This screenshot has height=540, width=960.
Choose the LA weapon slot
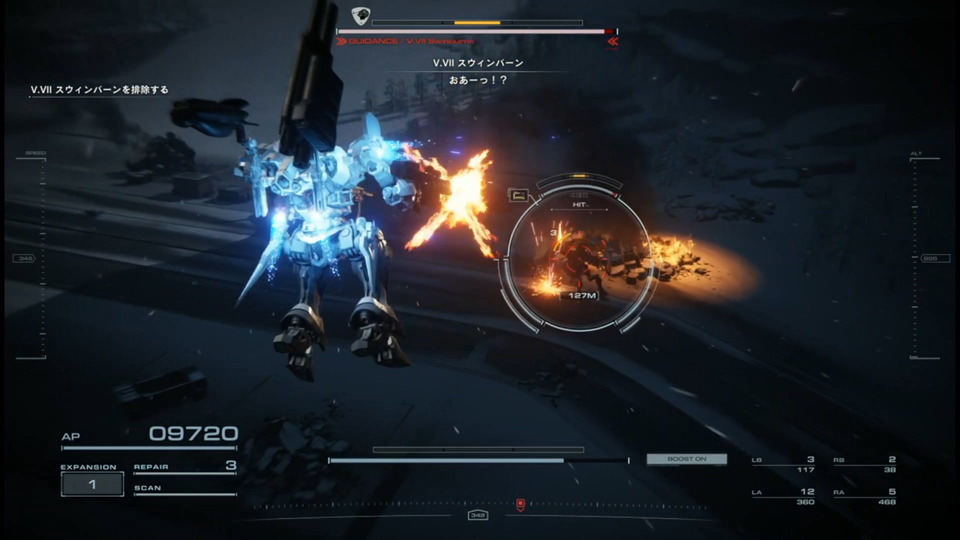coord(783,496)
